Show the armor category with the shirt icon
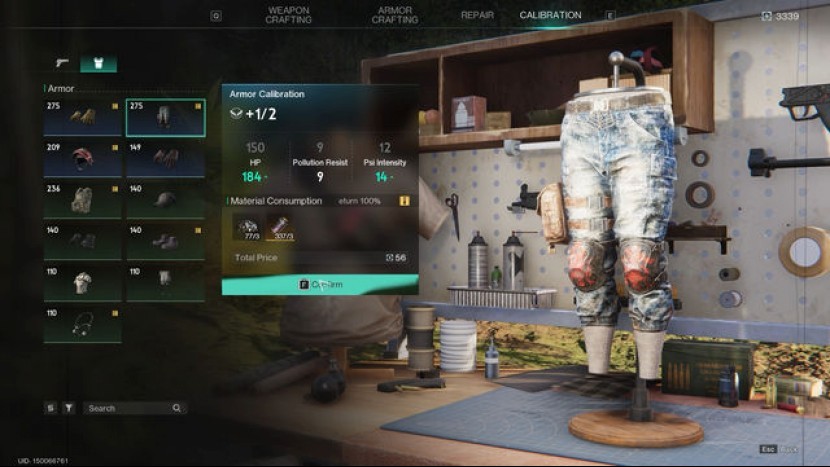 click(x=98, y=63)
